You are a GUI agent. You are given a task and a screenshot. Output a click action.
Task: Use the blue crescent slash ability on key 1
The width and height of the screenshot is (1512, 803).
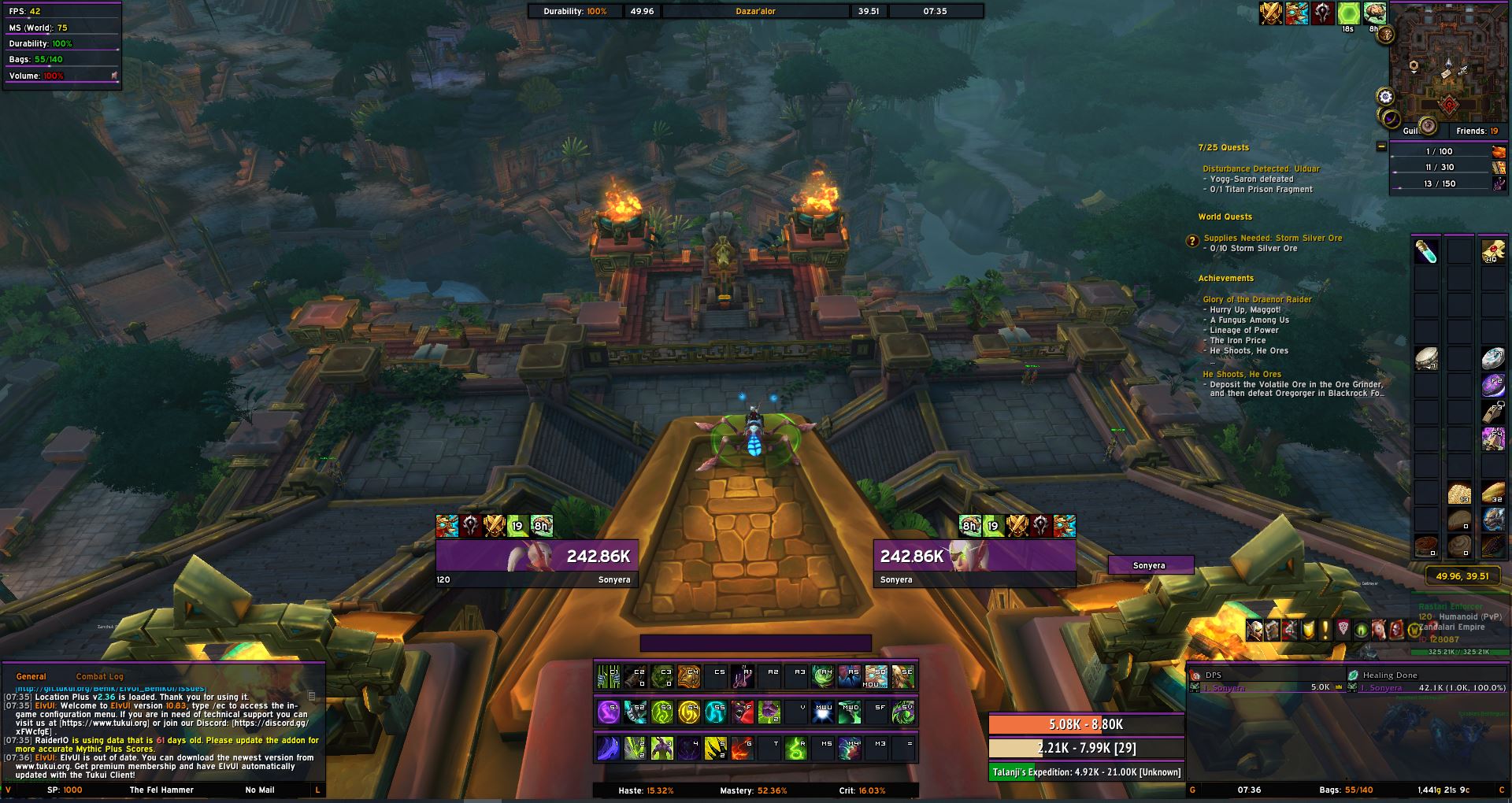tap(608, 748)
